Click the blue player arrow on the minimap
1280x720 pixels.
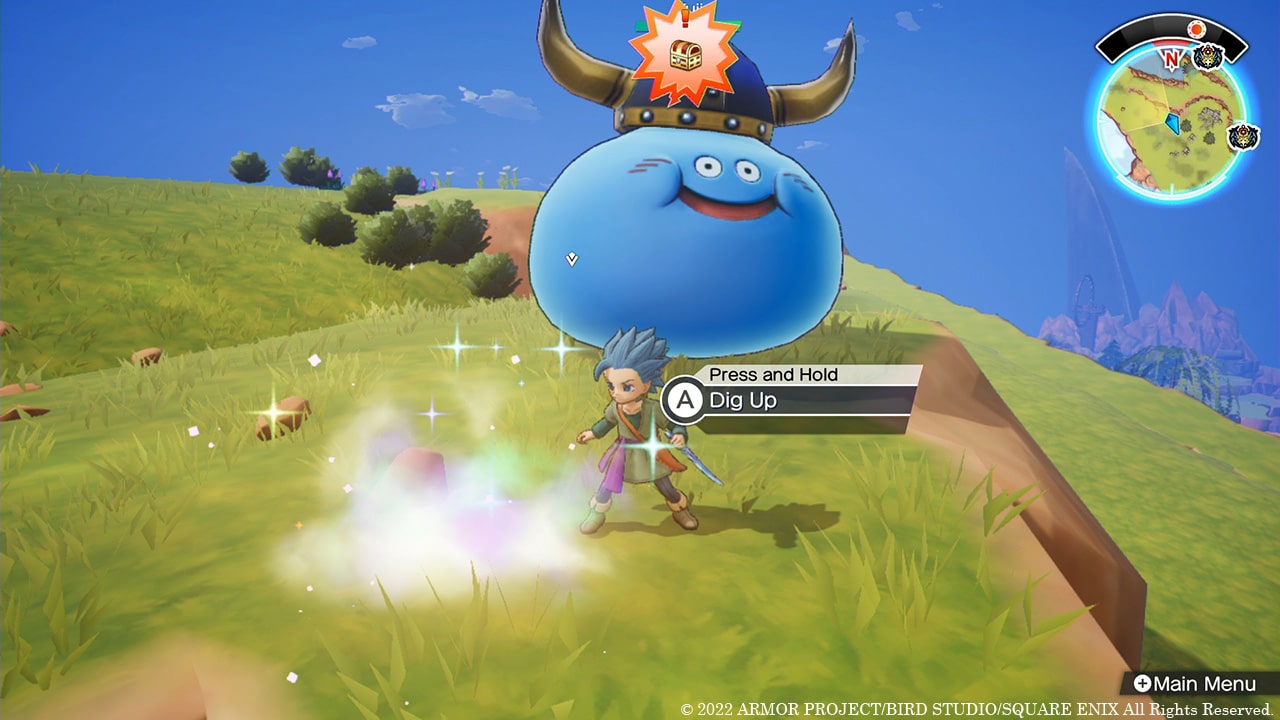pyautogui.click(x=1172, y=122)
